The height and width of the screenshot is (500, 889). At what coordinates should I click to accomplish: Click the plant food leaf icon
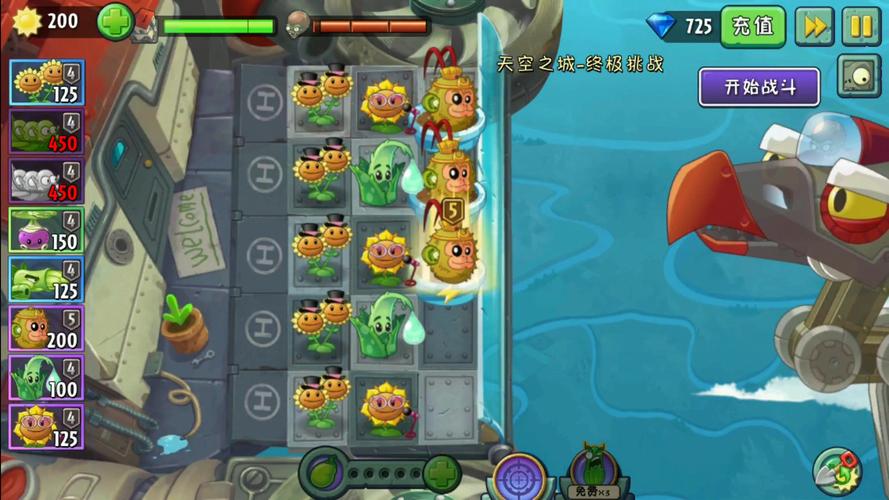324,472
